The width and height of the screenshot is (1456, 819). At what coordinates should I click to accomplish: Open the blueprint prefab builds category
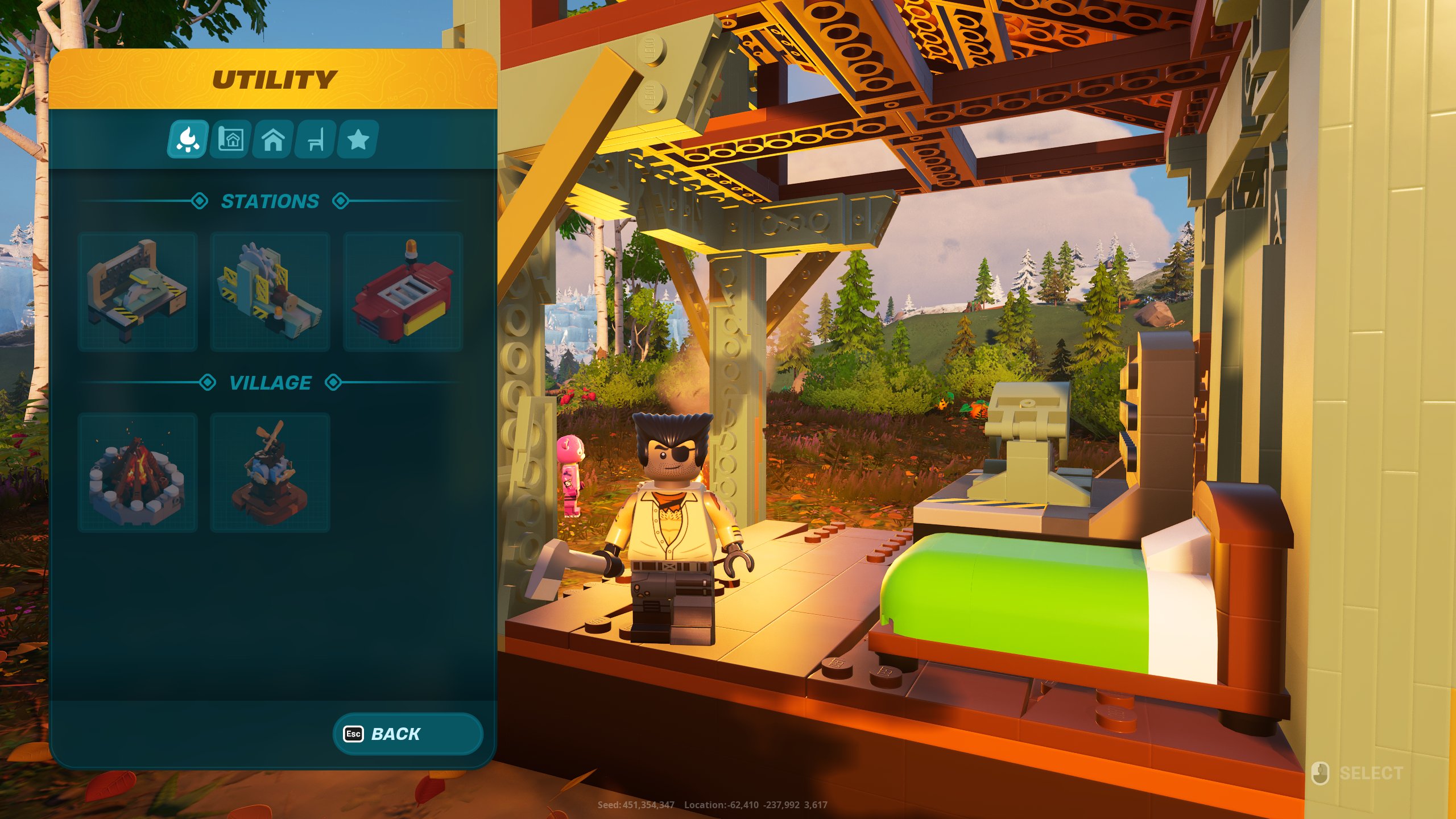230,140
